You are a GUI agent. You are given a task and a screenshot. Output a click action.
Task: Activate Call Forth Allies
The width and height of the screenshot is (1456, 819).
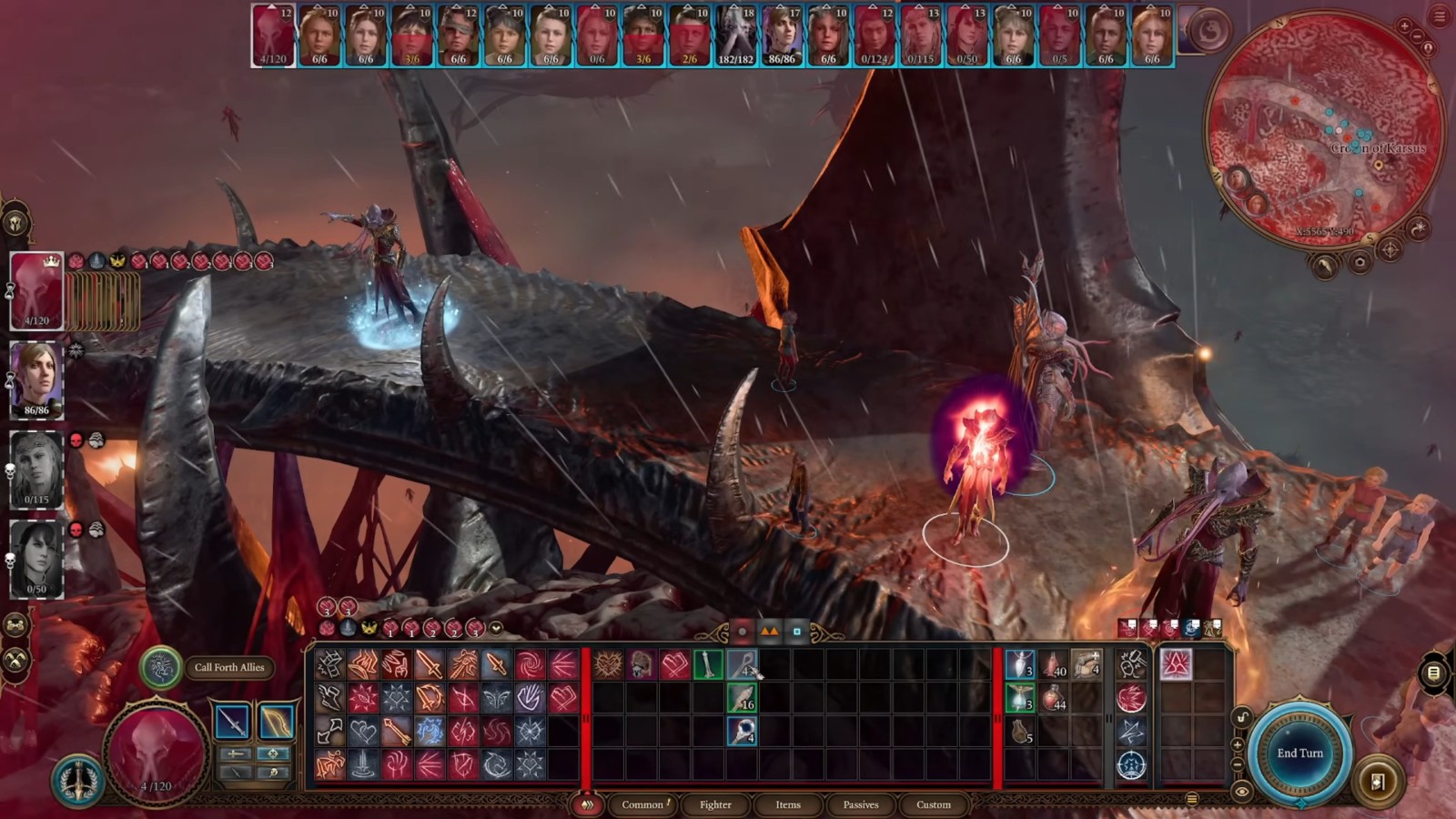[x=160, y=667]
